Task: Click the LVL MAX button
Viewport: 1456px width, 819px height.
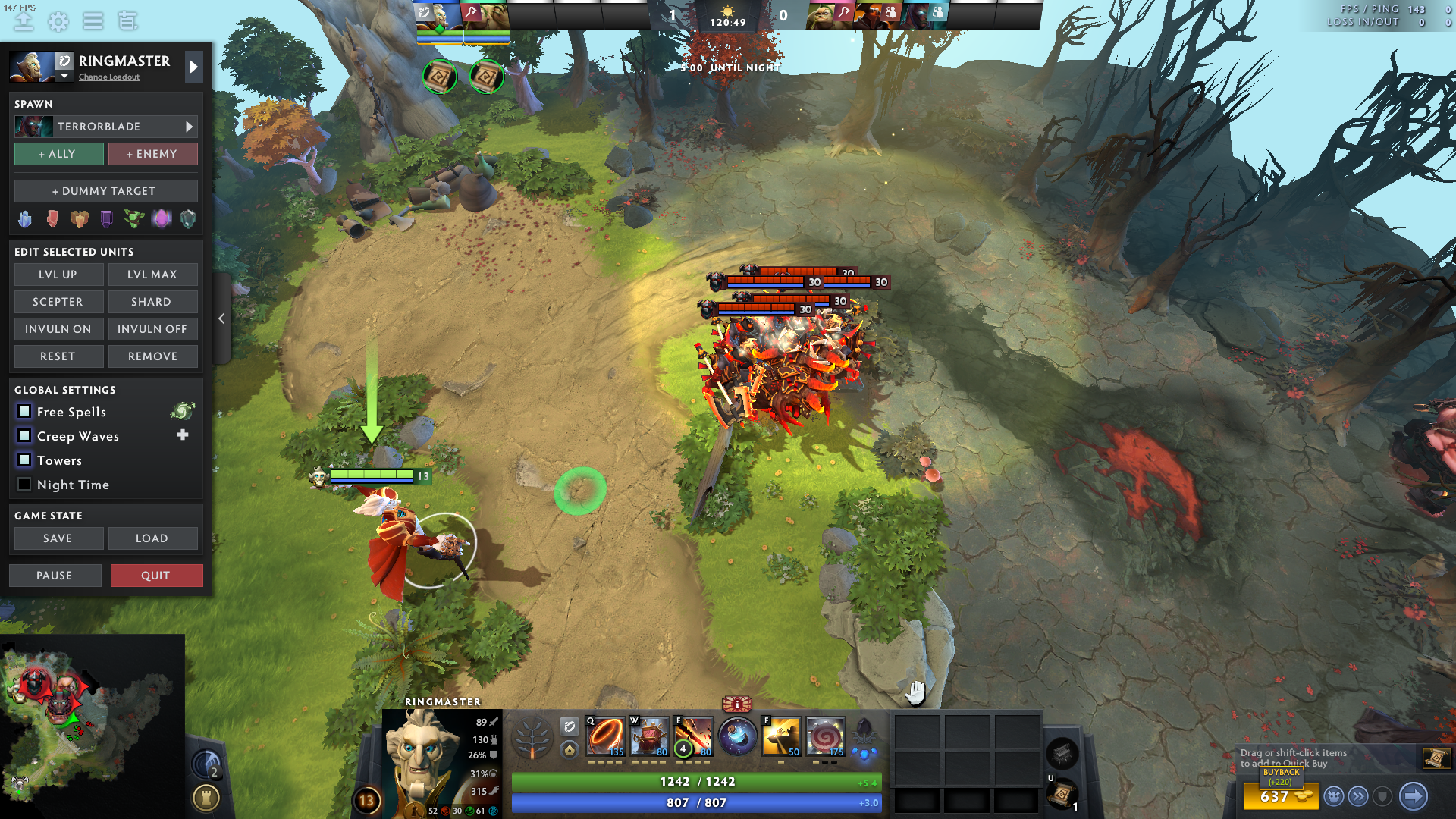Action: (152, 275)
